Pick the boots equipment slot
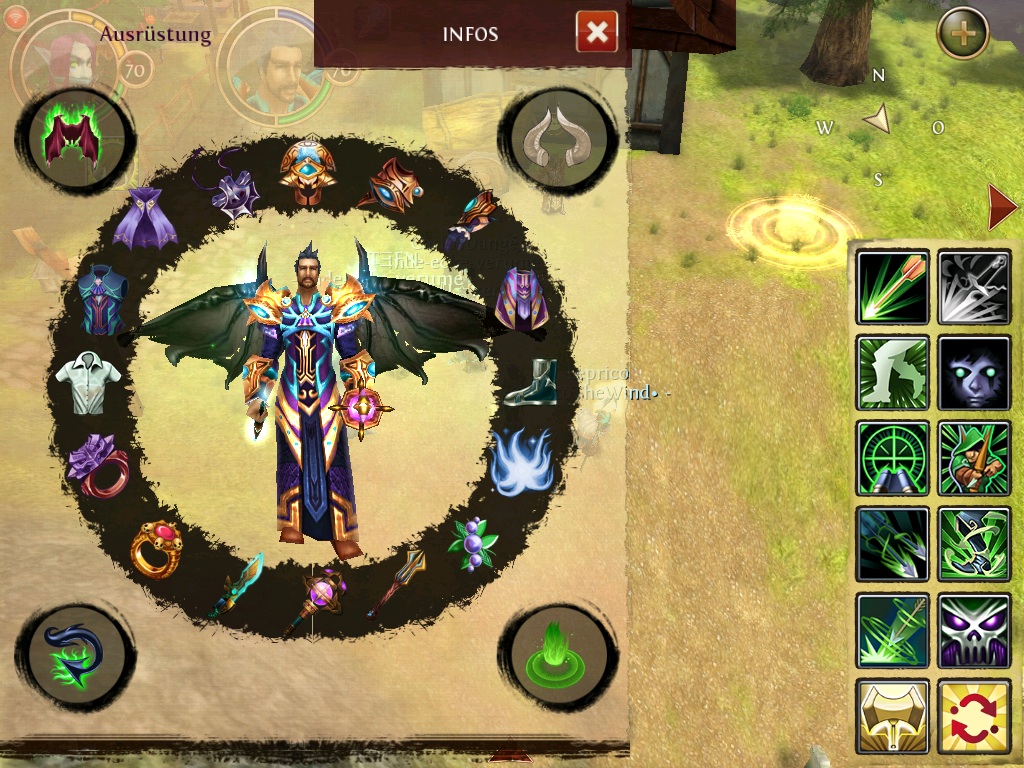This screenshot has width=1024, height=768. [x=530, y=383]
